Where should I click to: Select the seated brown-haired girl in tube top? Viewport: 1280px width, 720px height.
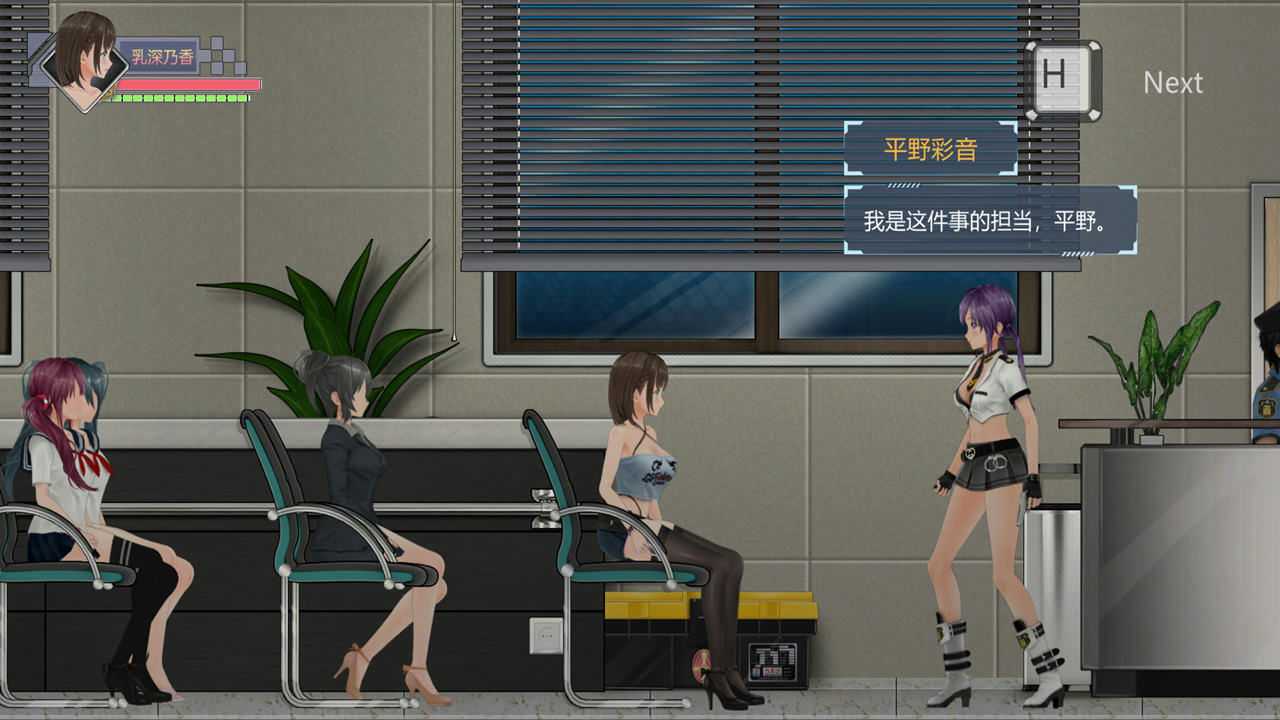coord(645,470)
